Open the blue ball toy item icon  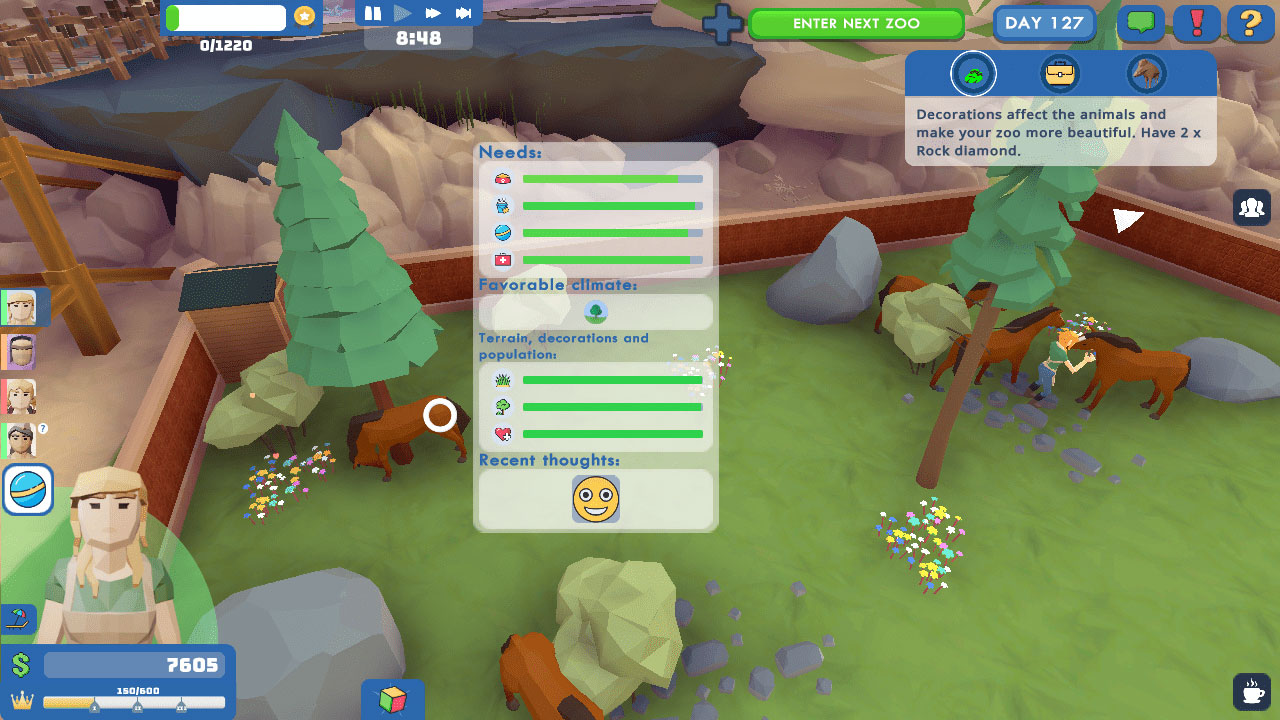point(27,490)
